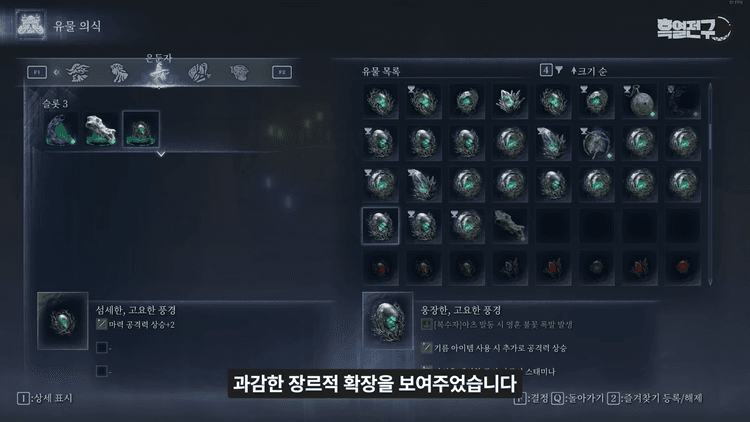Select the highlighted relic in the relic list

pos(380,225)
